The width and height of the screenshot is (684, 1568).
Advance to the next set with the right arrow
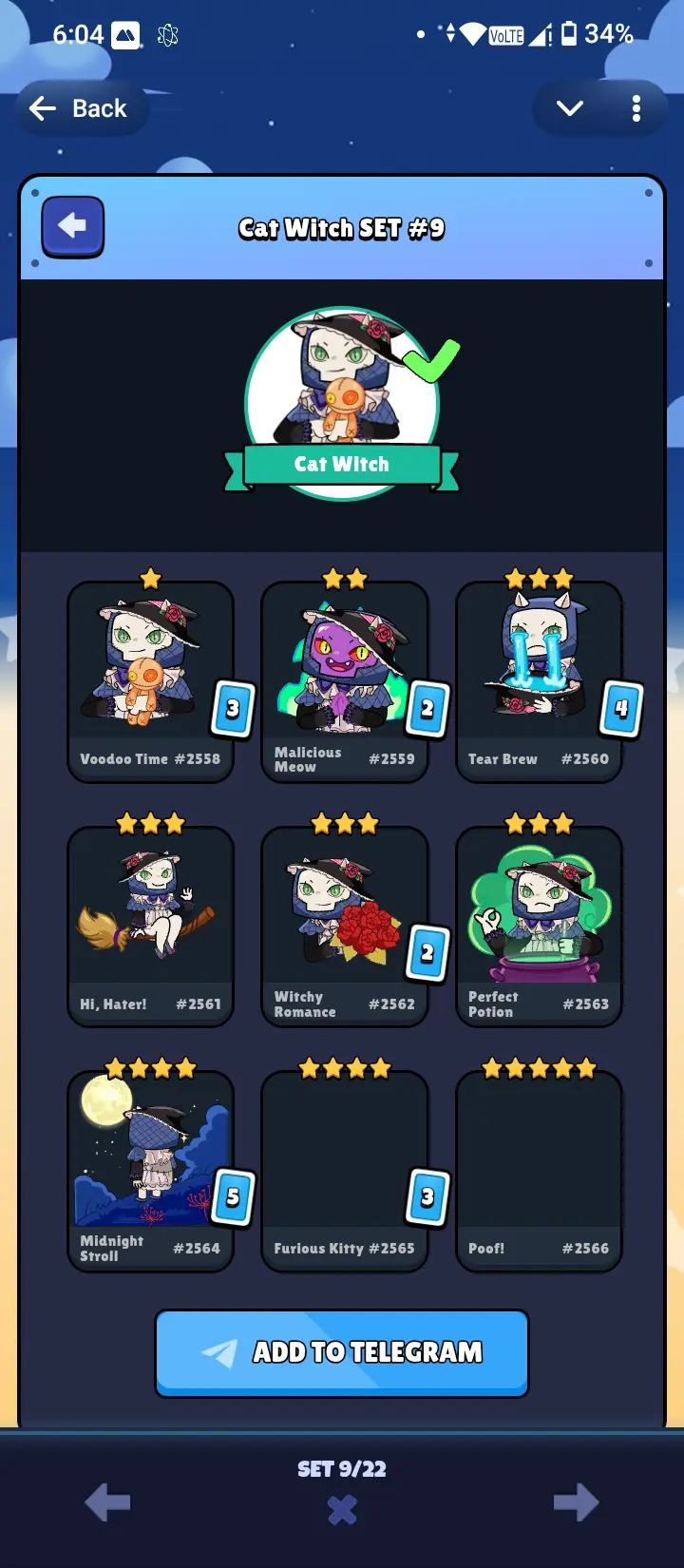click(576, 1502)
